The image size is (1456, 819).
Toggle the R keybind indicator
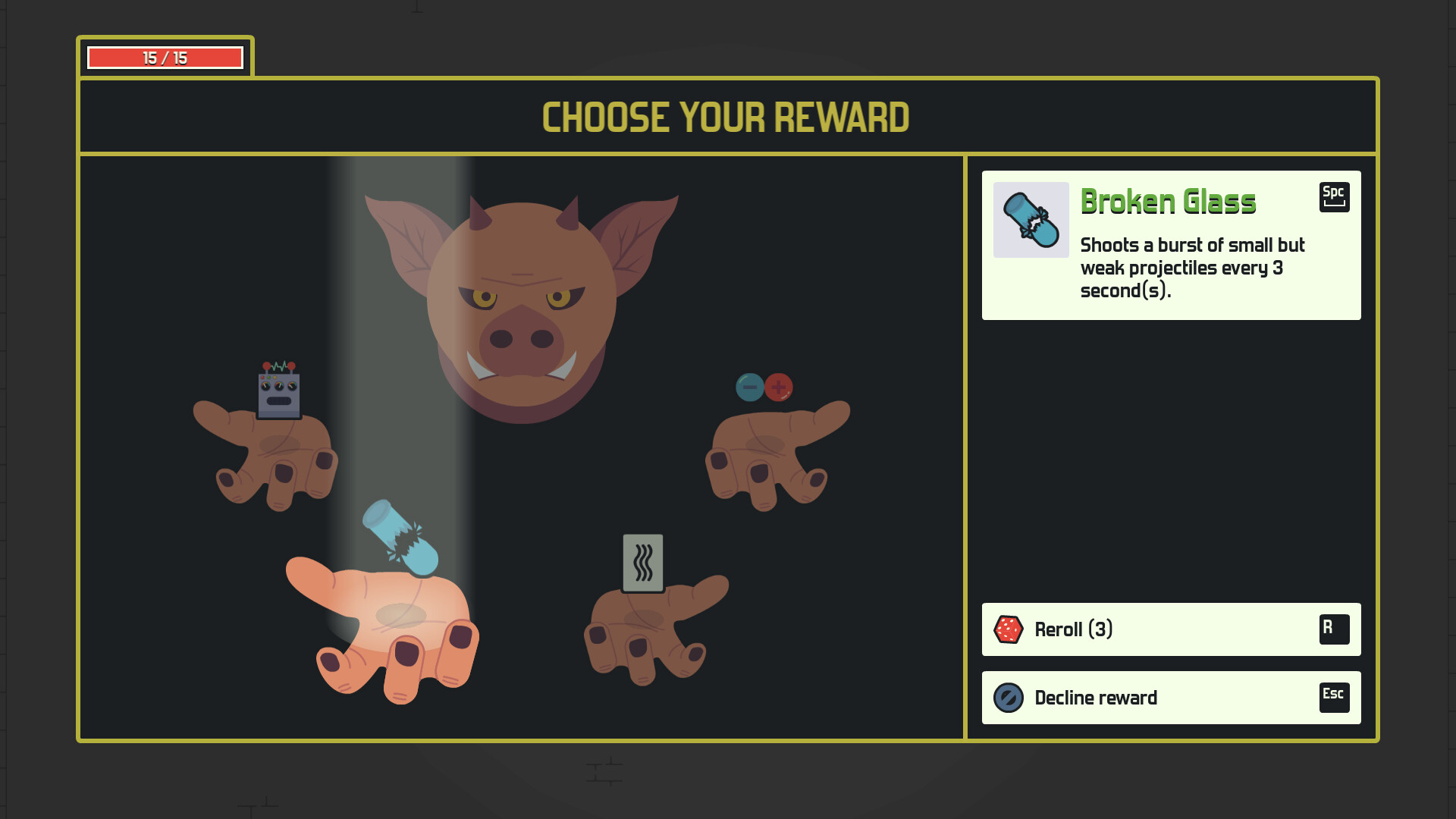click(1335, 629)
